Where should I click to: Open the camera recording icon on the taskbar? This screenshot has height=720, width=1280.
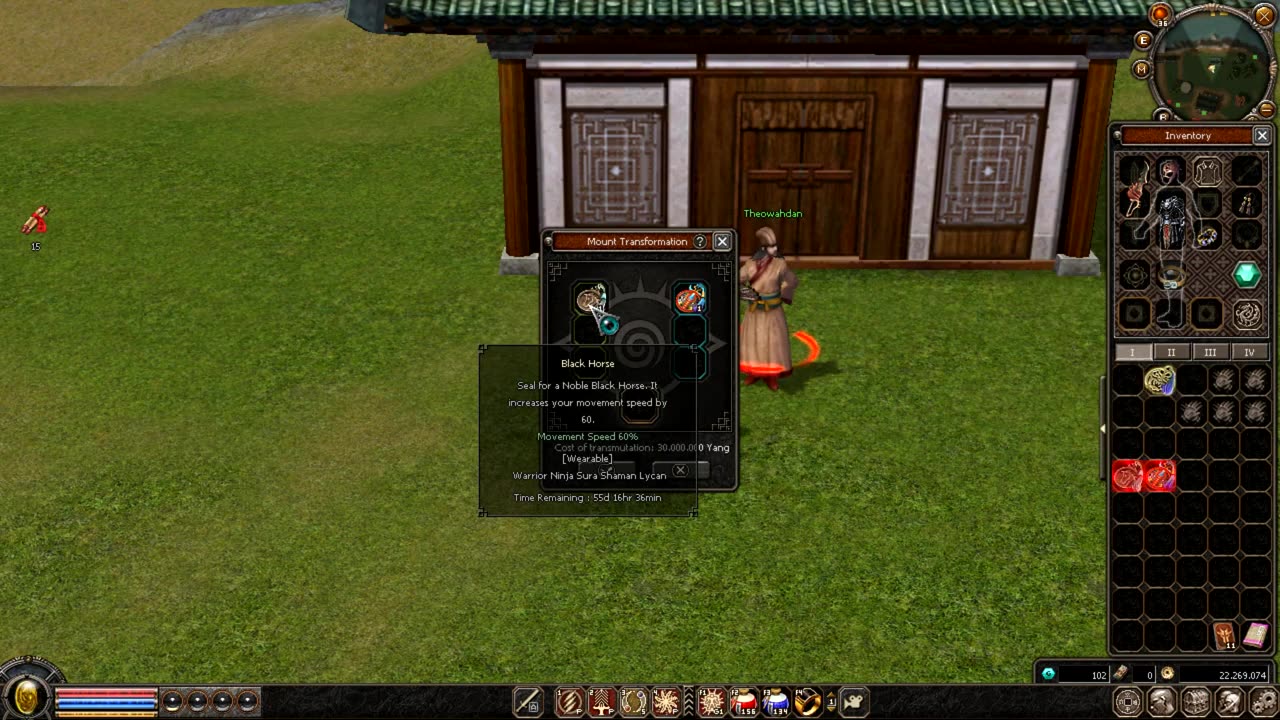(x=852, y=702)
